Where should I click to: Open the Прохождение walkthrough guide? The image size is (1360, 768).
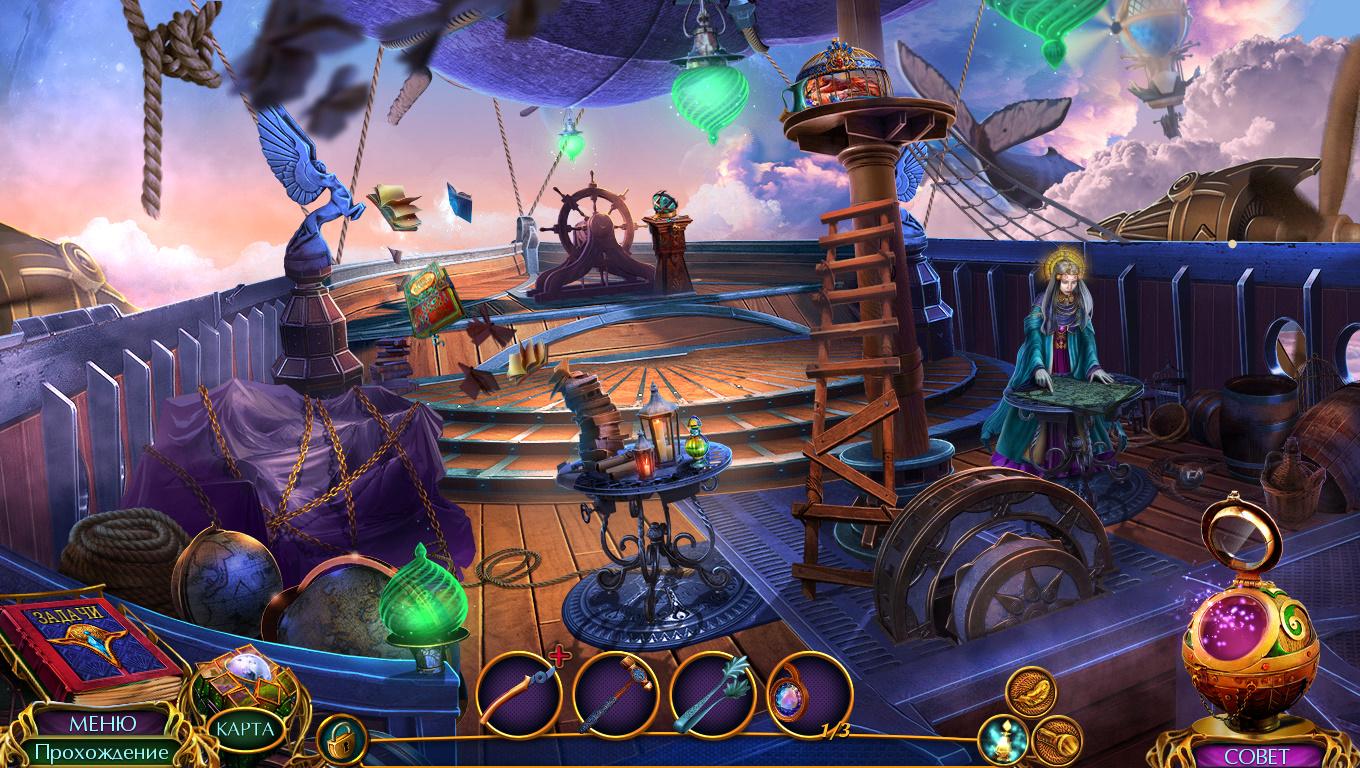click(x=99, y=751)
